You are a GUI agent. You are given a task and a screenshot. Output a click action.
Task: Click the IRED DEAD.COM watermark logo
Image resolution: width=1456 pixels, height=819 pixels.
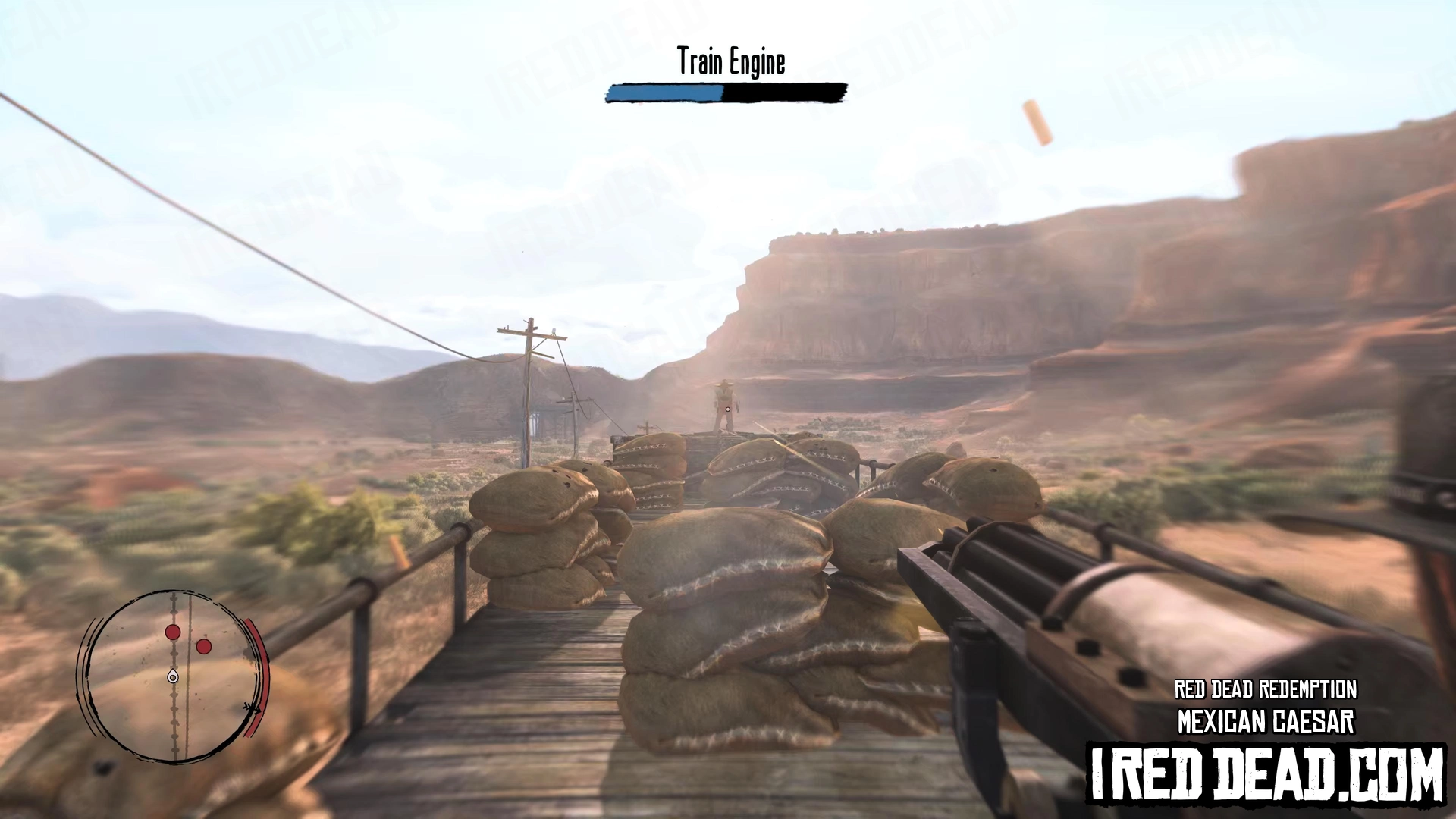1266,774
